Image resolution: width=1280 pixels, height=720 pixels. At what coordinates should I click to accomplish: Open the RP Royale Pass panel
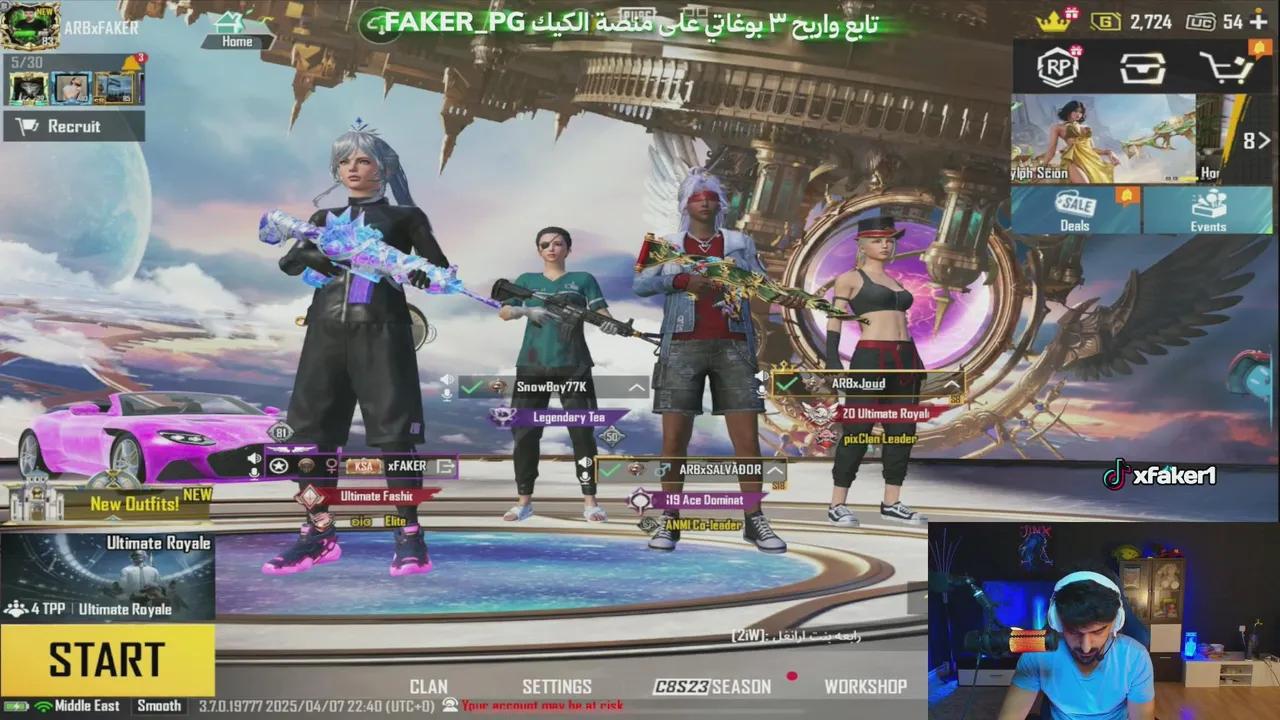(1057, 67)
